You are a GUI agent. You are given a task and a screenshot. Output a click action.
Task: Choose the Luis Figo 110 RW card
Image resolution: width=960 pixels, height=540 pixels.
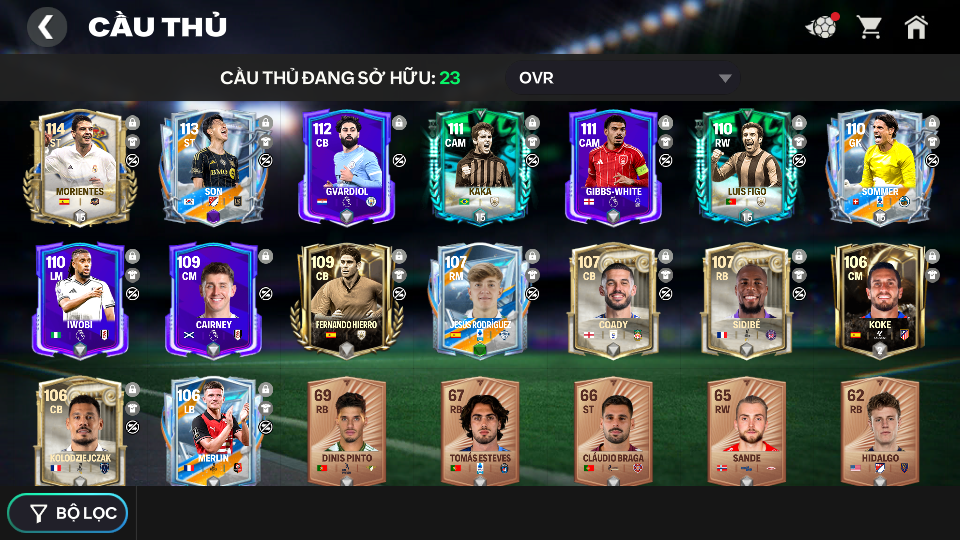[x=746, y=166]
